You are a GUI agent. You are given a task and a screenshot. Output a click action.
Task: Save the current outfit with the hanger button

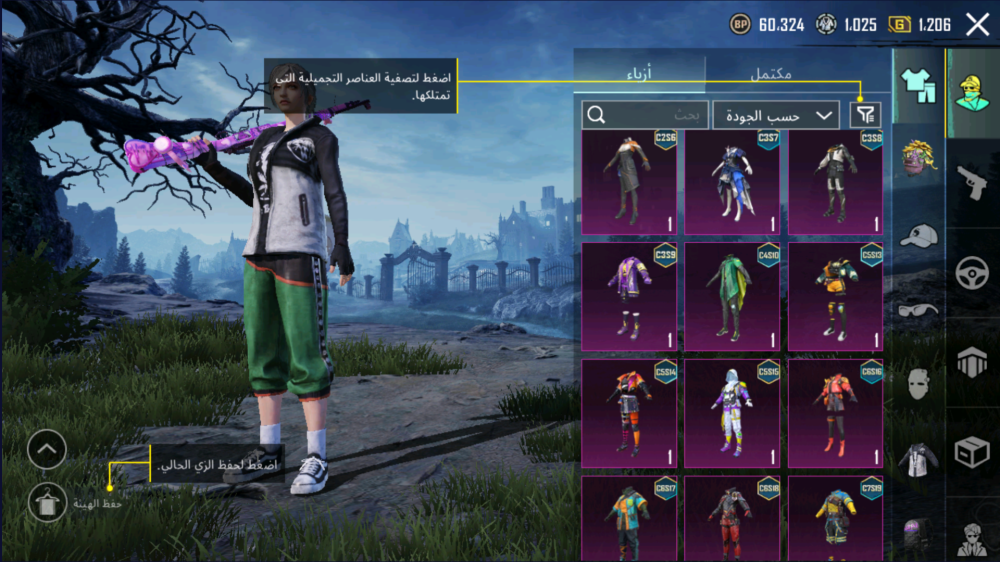[47, 502]
